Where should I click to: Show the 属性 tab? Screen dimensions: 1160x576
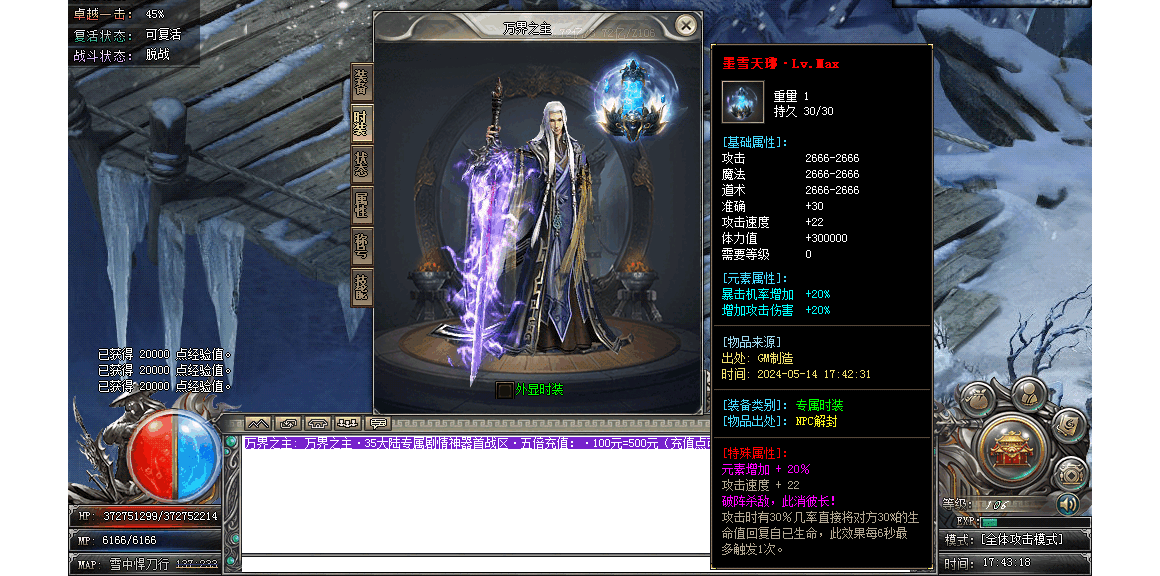tap(361, 207)
